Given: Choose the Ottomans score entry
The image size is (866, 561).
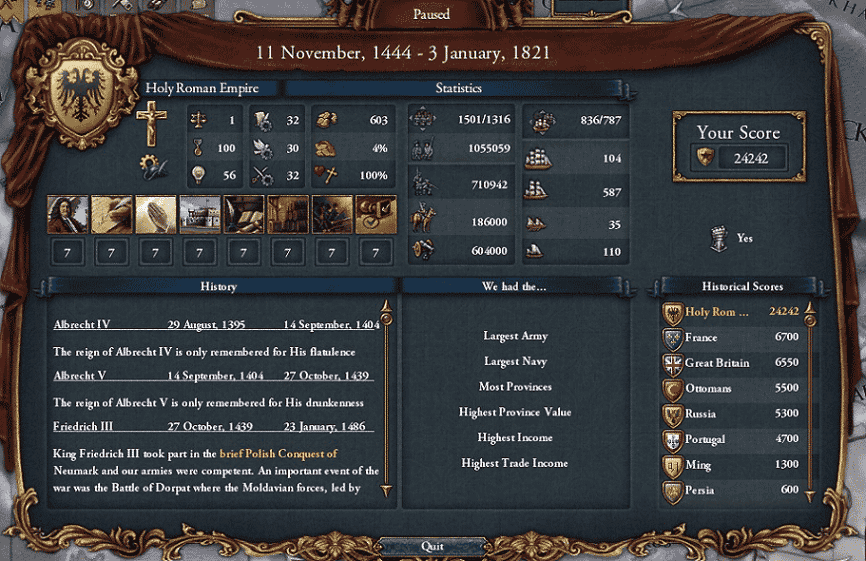Looking at the screenshot, I should click(x=735, y=388).
